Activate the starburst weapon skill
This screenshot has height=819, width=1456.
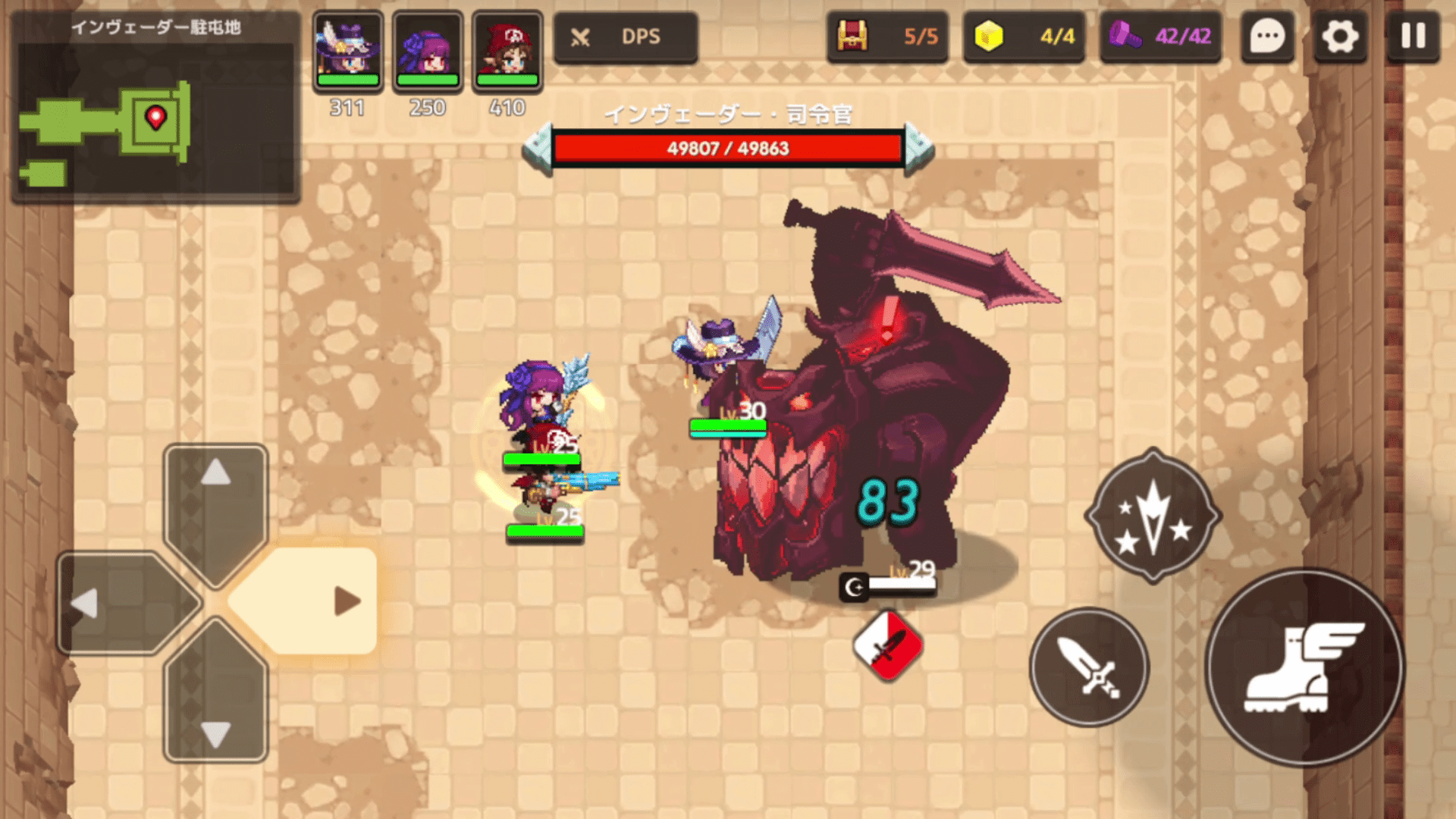tap(1153, 516)
